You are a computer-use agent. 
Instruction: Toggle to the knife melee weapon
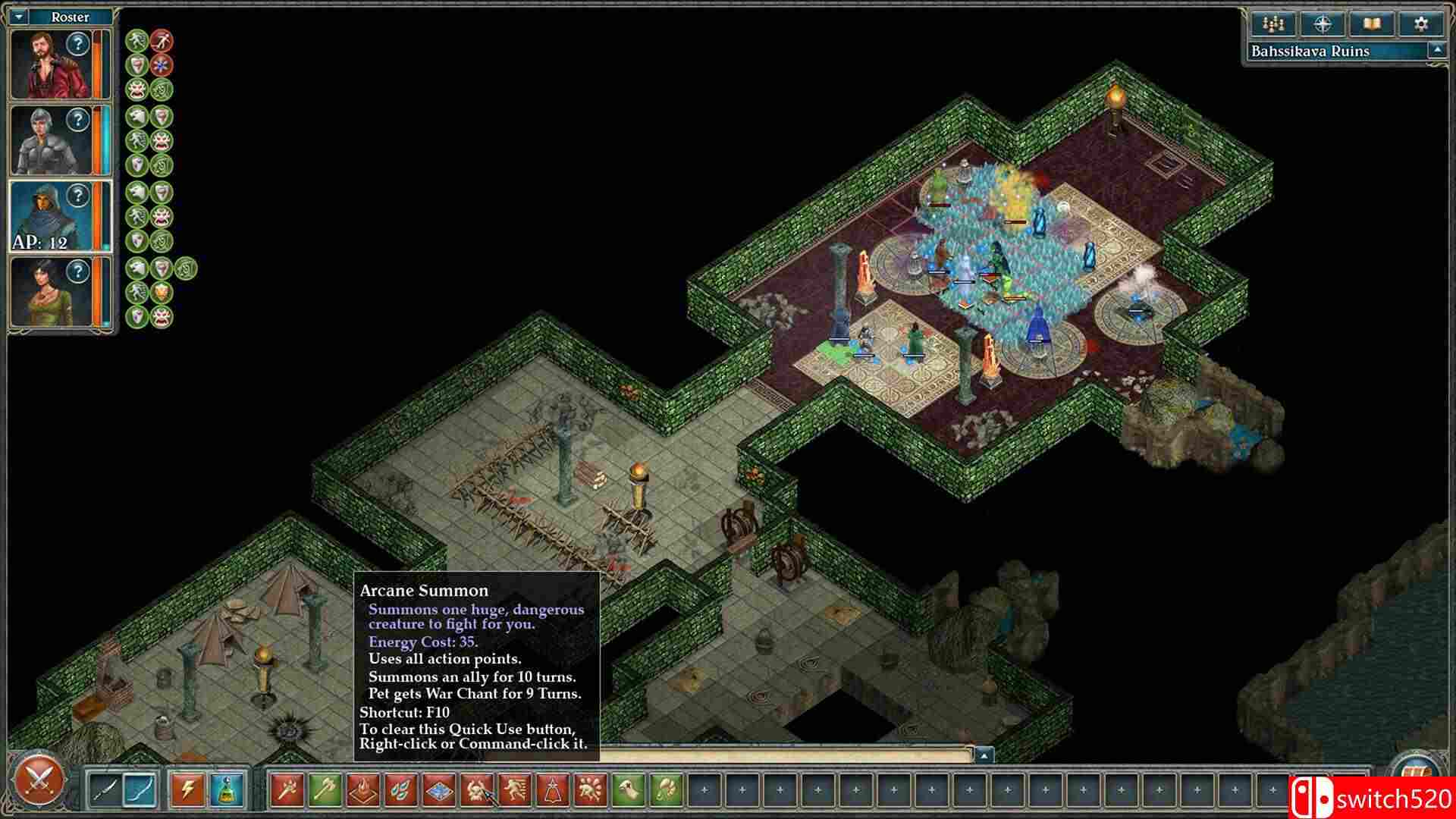[106, 789]
